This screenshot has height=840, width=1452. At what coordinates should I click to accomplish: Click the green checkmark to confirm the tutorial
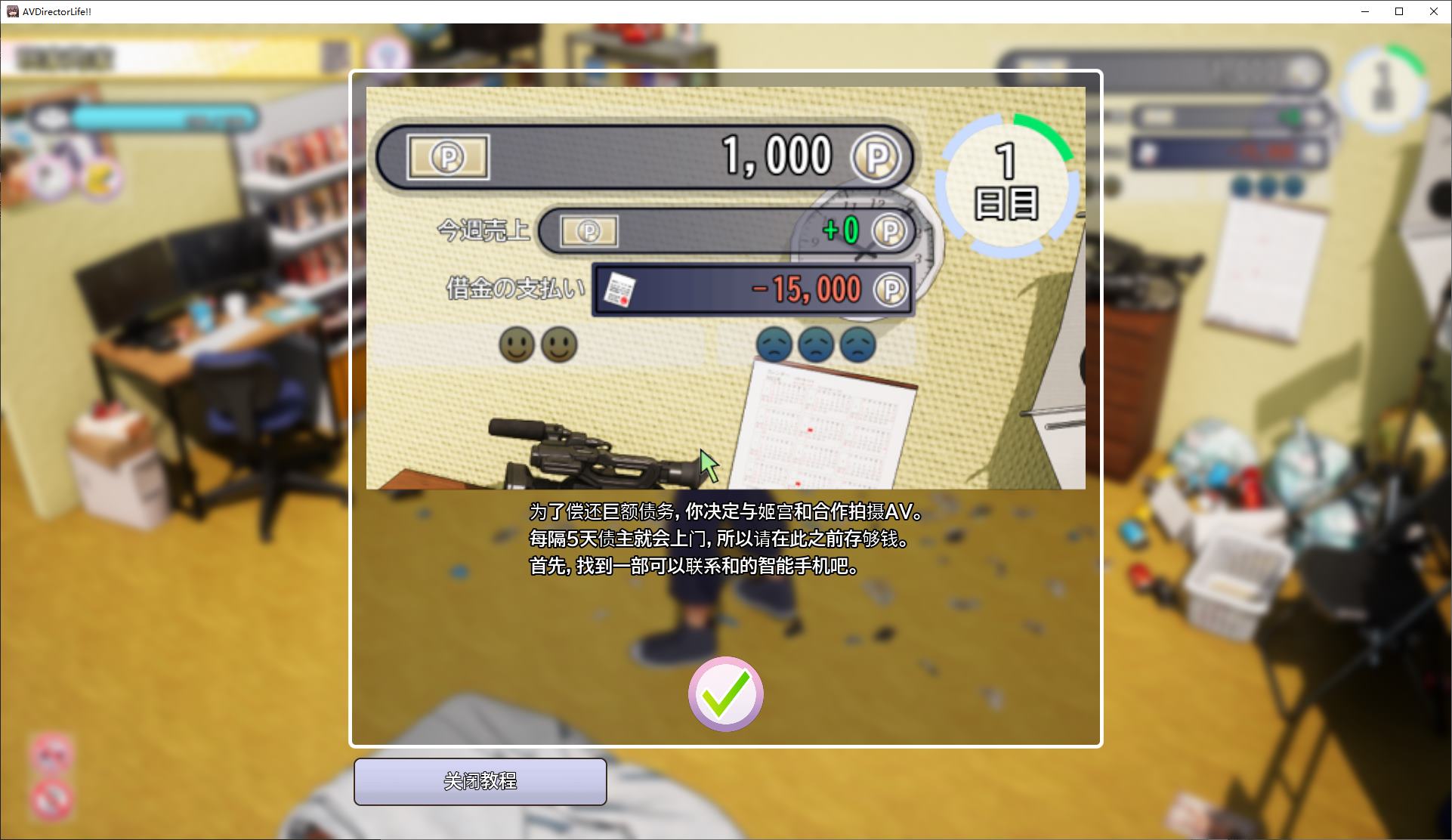[724, 694]
